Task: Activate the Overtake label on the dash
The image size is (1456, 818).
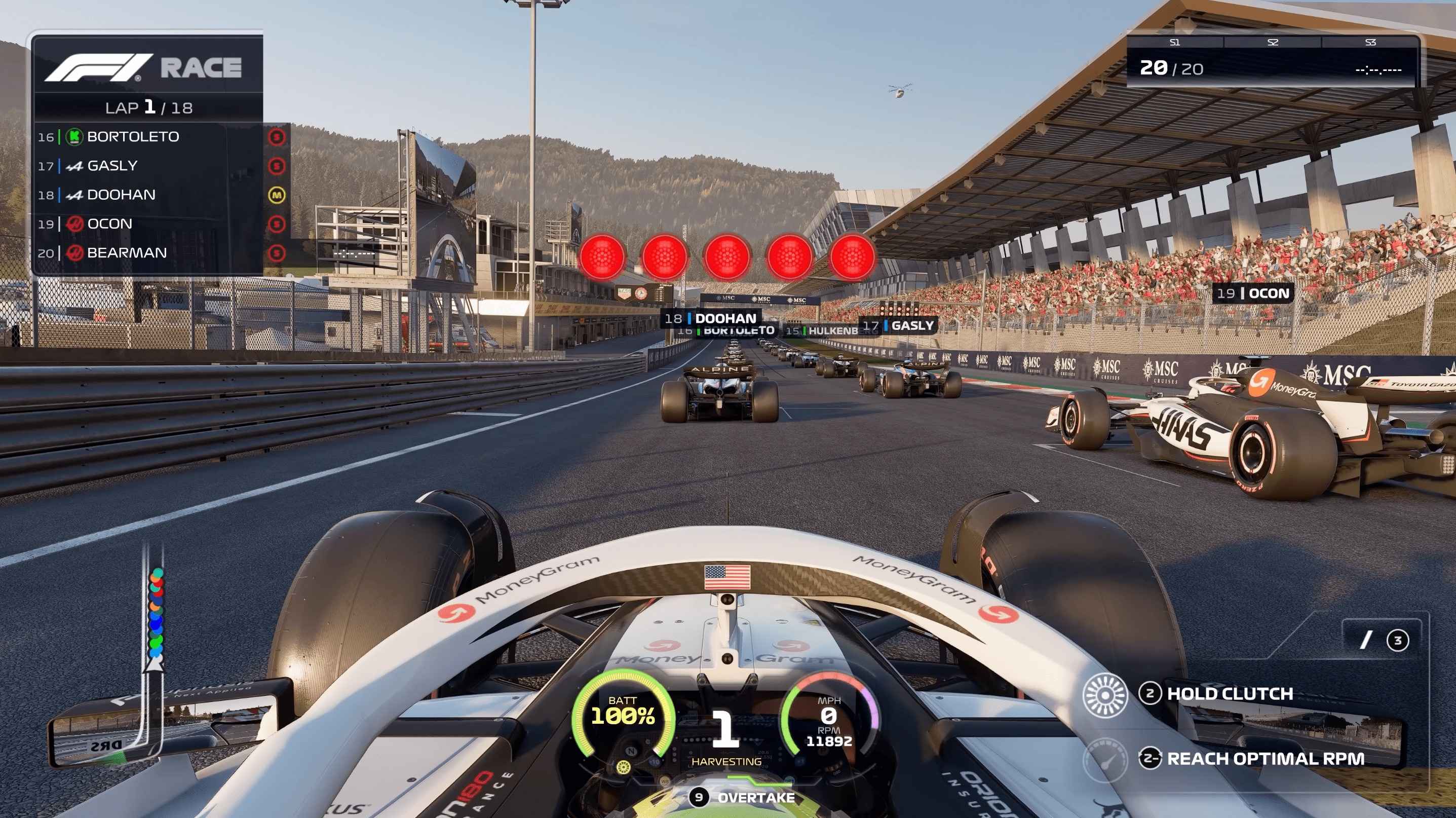Action: coord(755,798)
